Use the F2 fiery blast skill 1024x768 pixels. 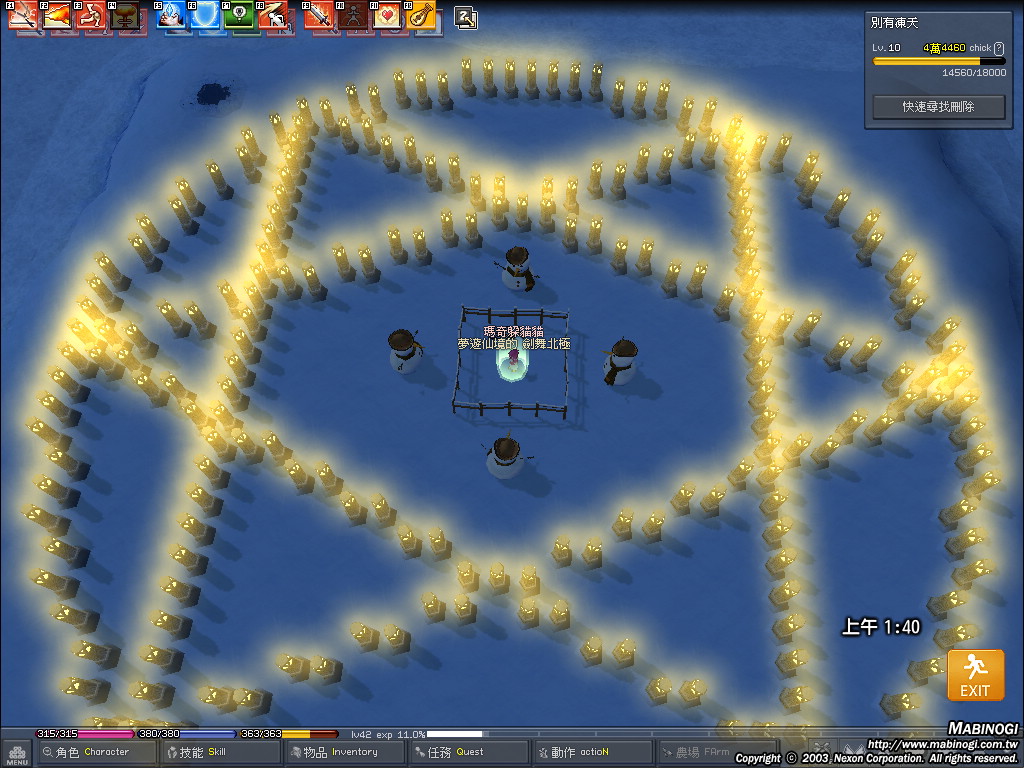coord(57,15)
